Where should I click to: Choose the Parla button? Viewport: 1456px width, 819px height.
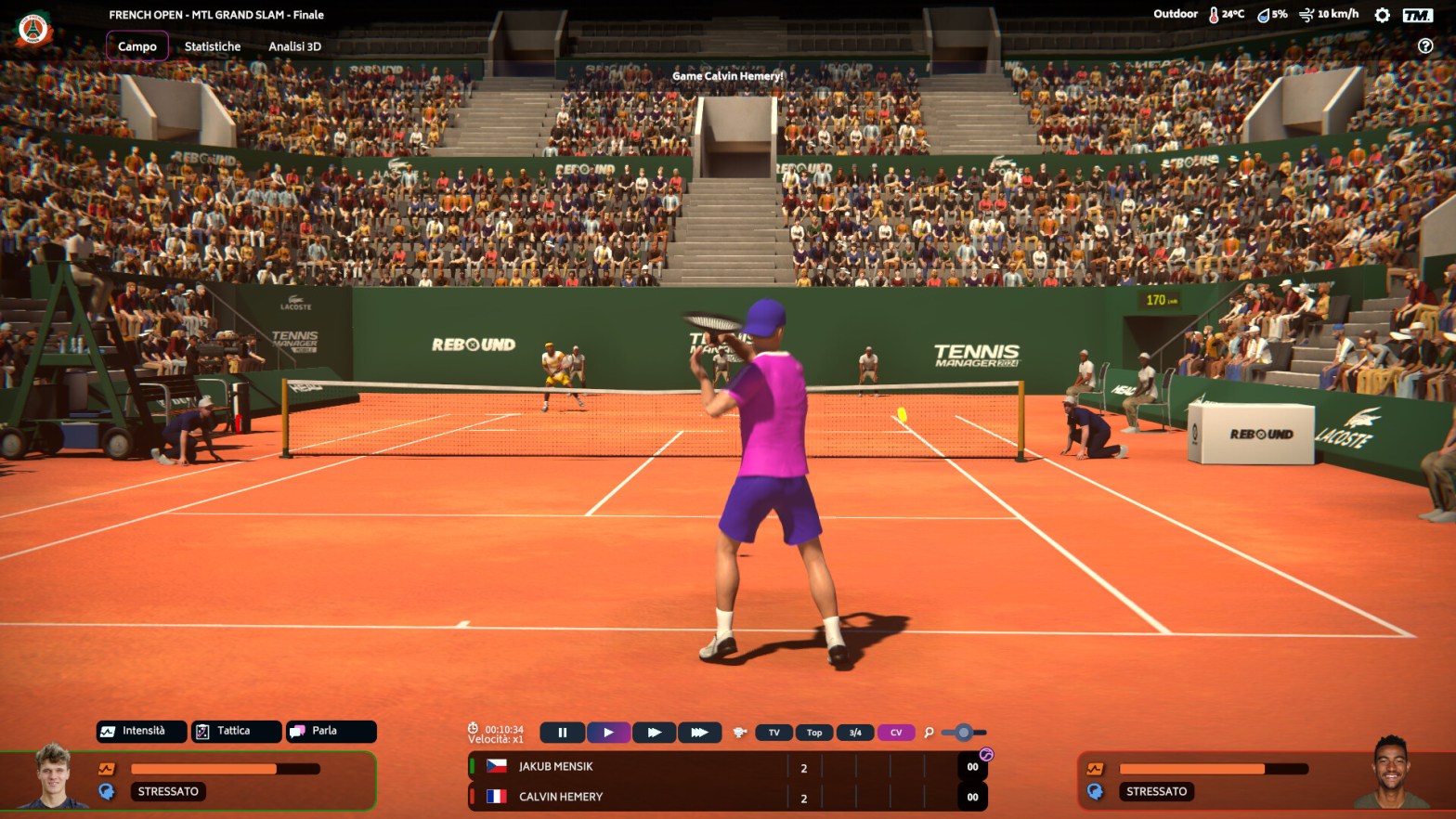tap(331, 732)
